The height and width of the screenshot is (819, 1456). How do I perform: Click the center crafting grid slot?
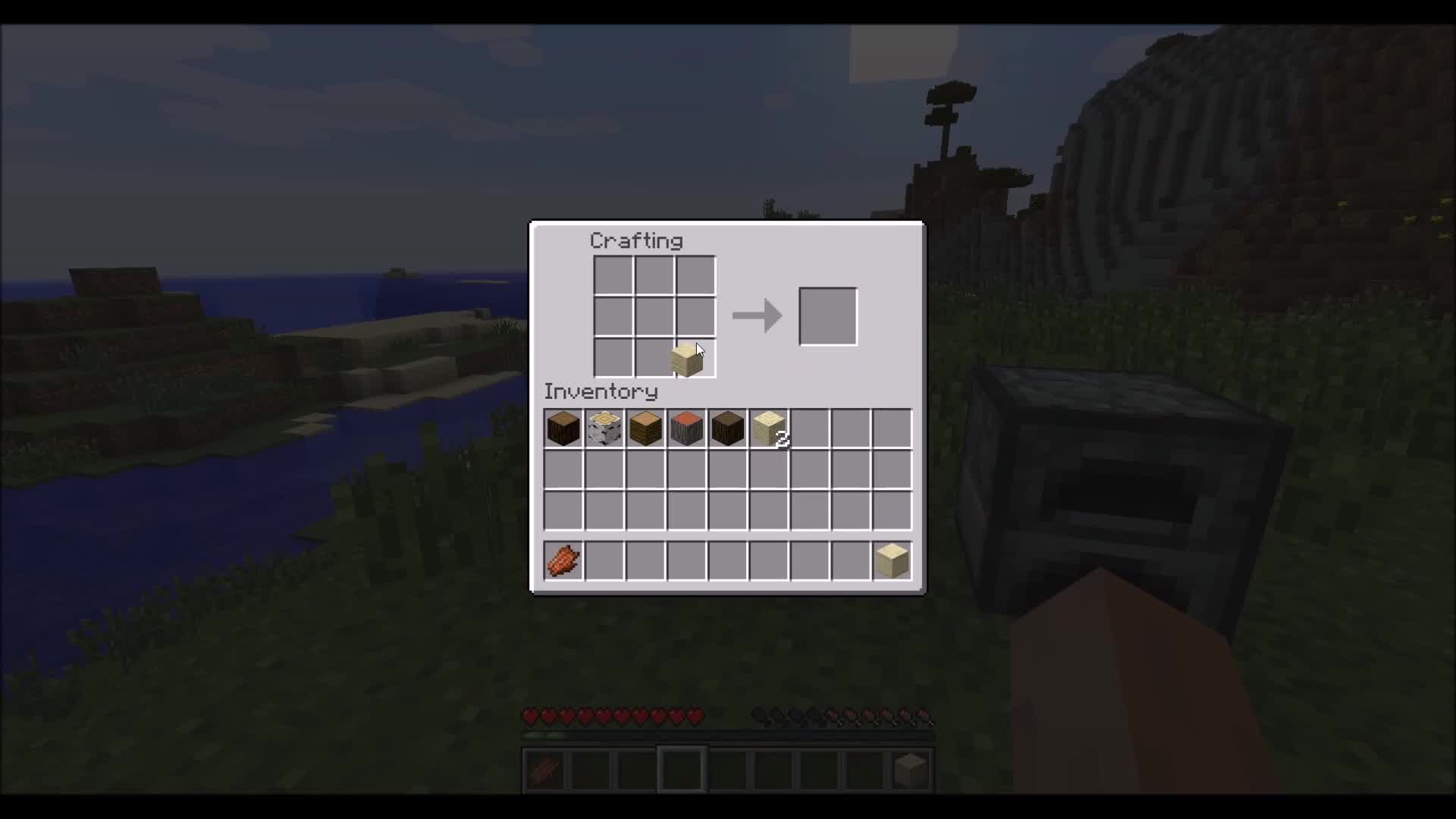[x=656, y=315]
